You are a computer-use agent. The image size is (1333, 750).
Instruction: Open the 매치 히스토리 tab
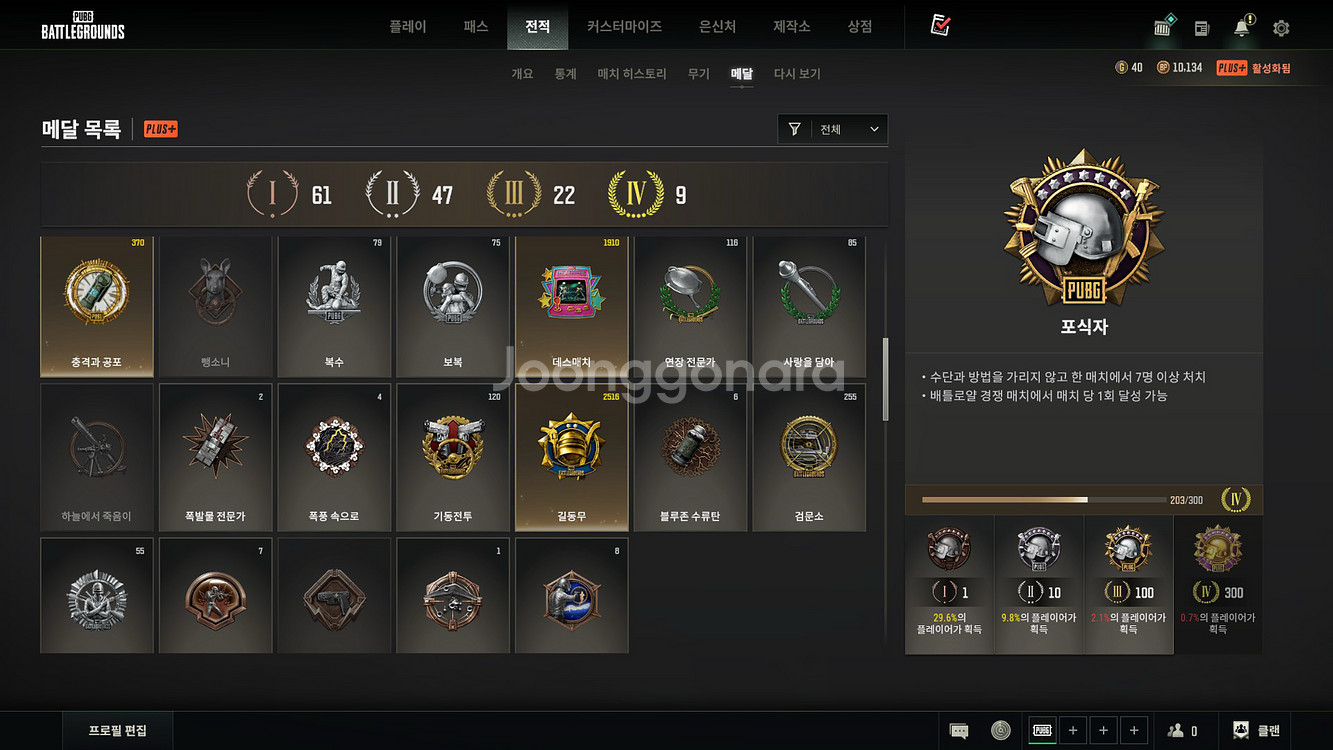tap(632, 74)
